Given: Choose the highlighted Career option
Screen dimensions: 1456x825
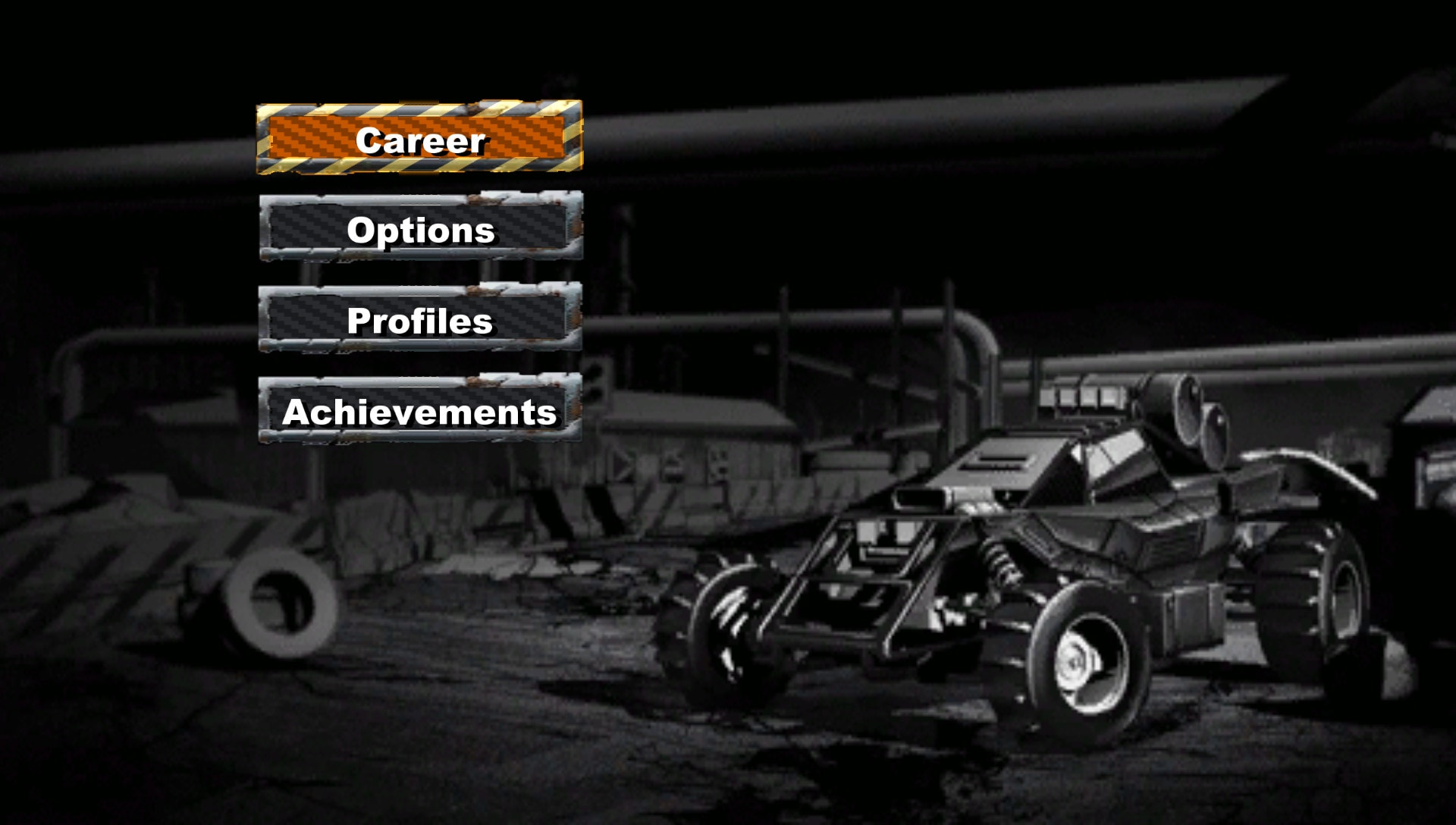Looking at the screenshot, I should 421,140.
